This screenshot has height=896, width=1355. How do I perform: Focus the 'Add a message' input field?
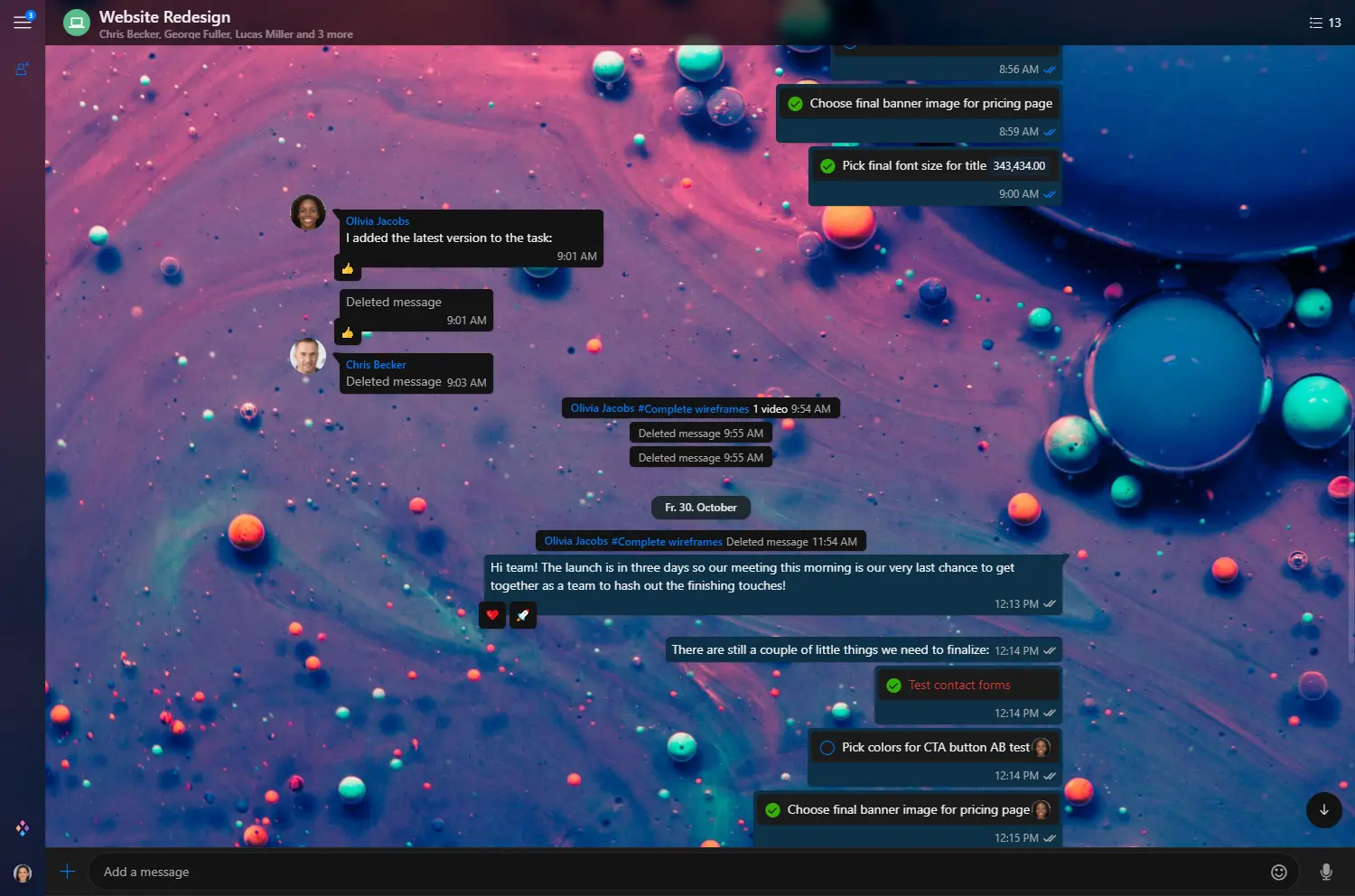pos(677,872)
